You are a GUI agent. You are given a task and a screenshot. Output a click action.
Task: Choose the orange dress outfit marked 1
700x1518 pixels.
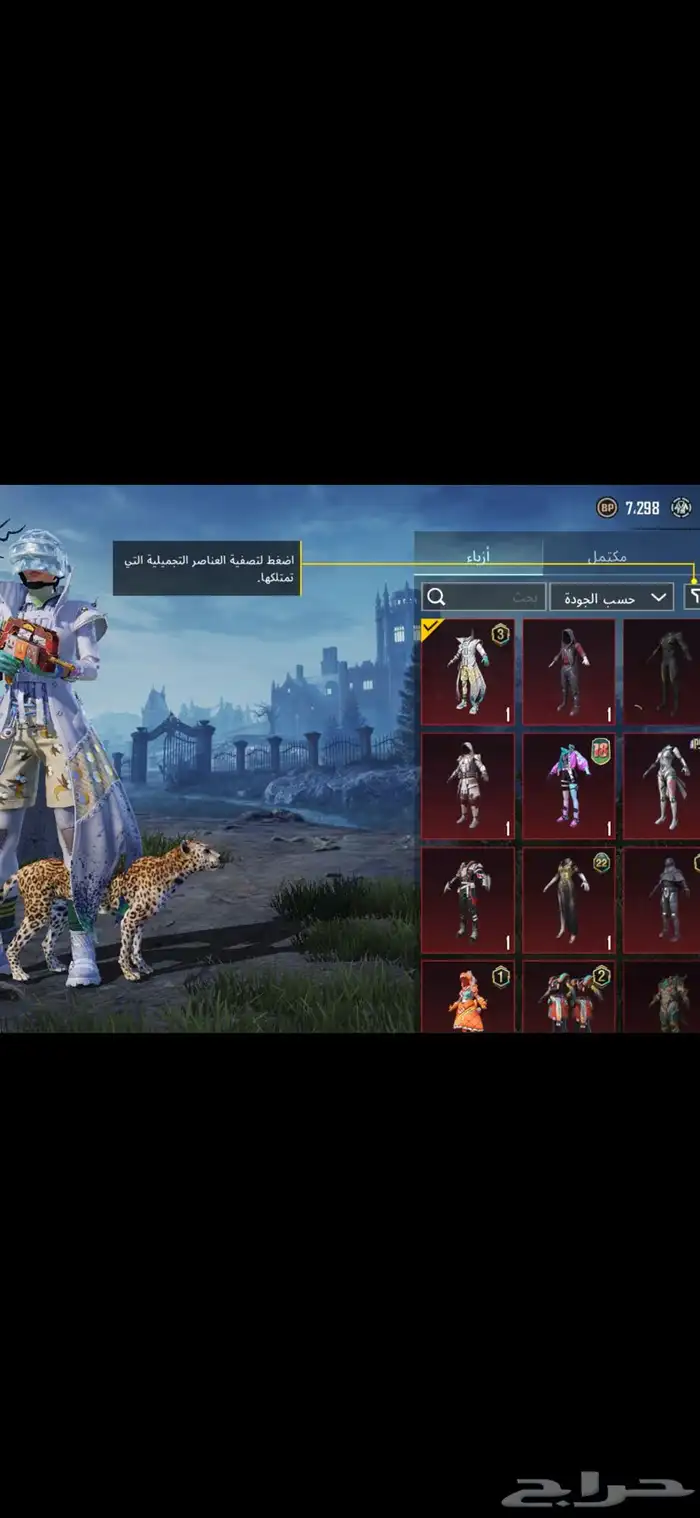467,996
